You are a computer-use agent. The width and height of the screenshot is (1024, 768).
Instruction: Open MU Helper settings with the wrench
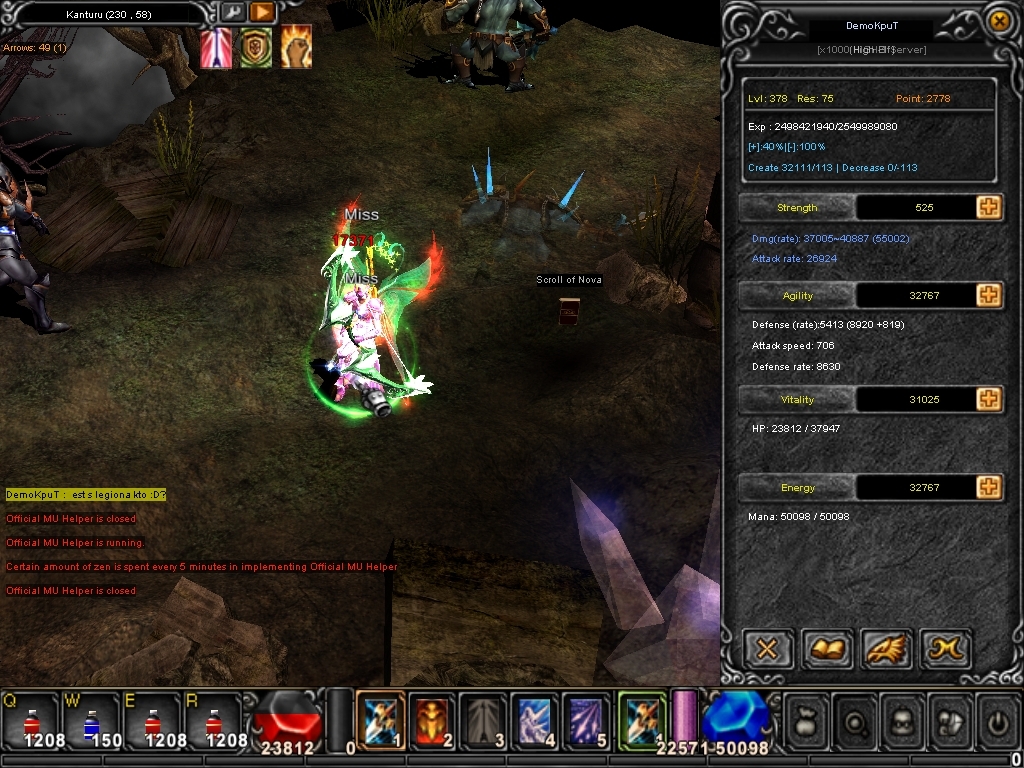tap(232, 13)
